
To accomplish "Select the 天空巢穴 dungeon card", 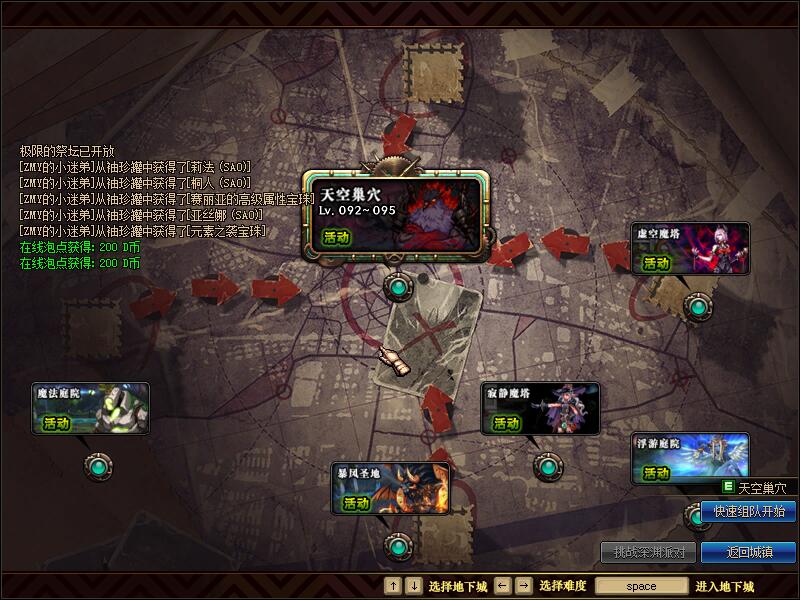I will [x=397, y=215].
